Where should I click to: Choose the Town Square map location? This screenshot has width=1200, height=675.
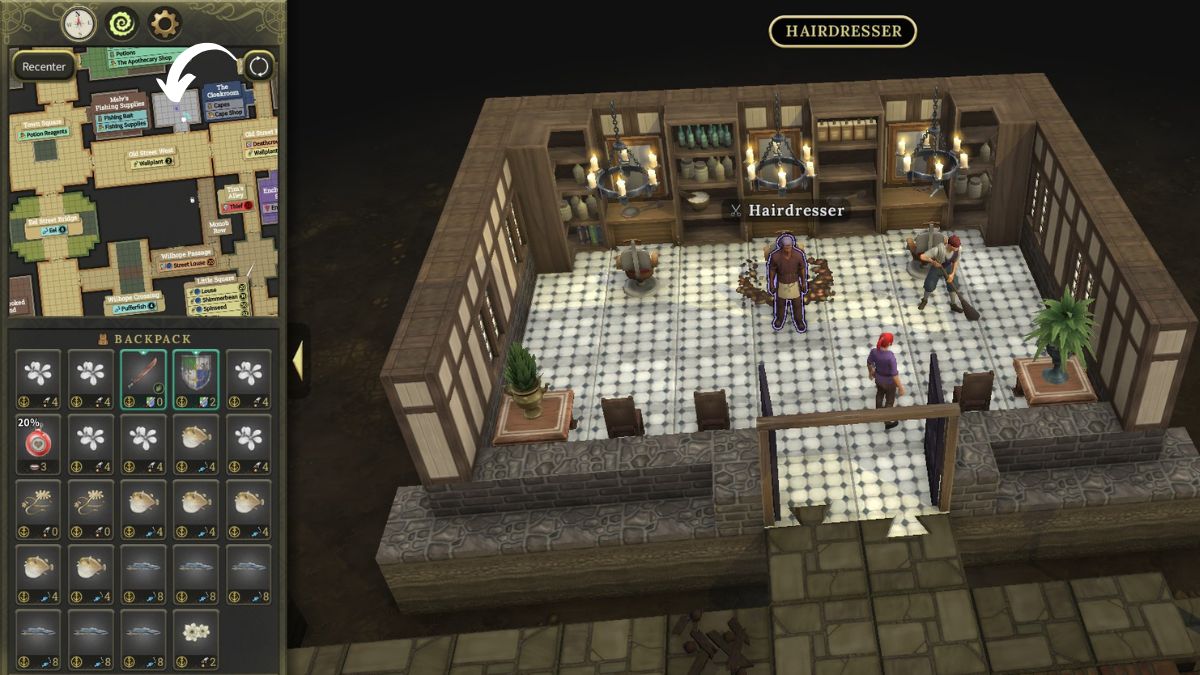[x=42, y=125]
